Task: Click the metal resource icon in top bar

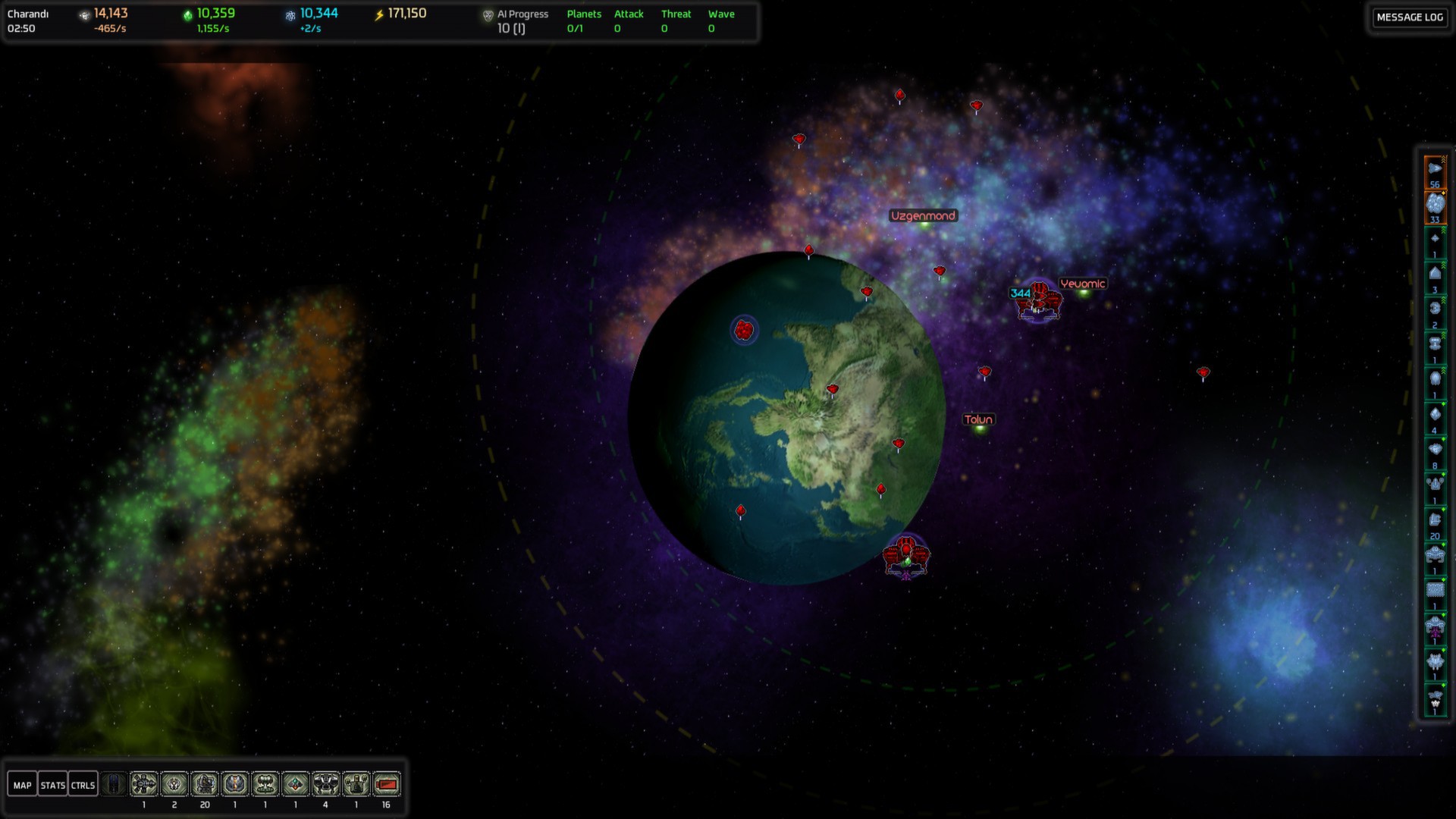Action: 83,14
